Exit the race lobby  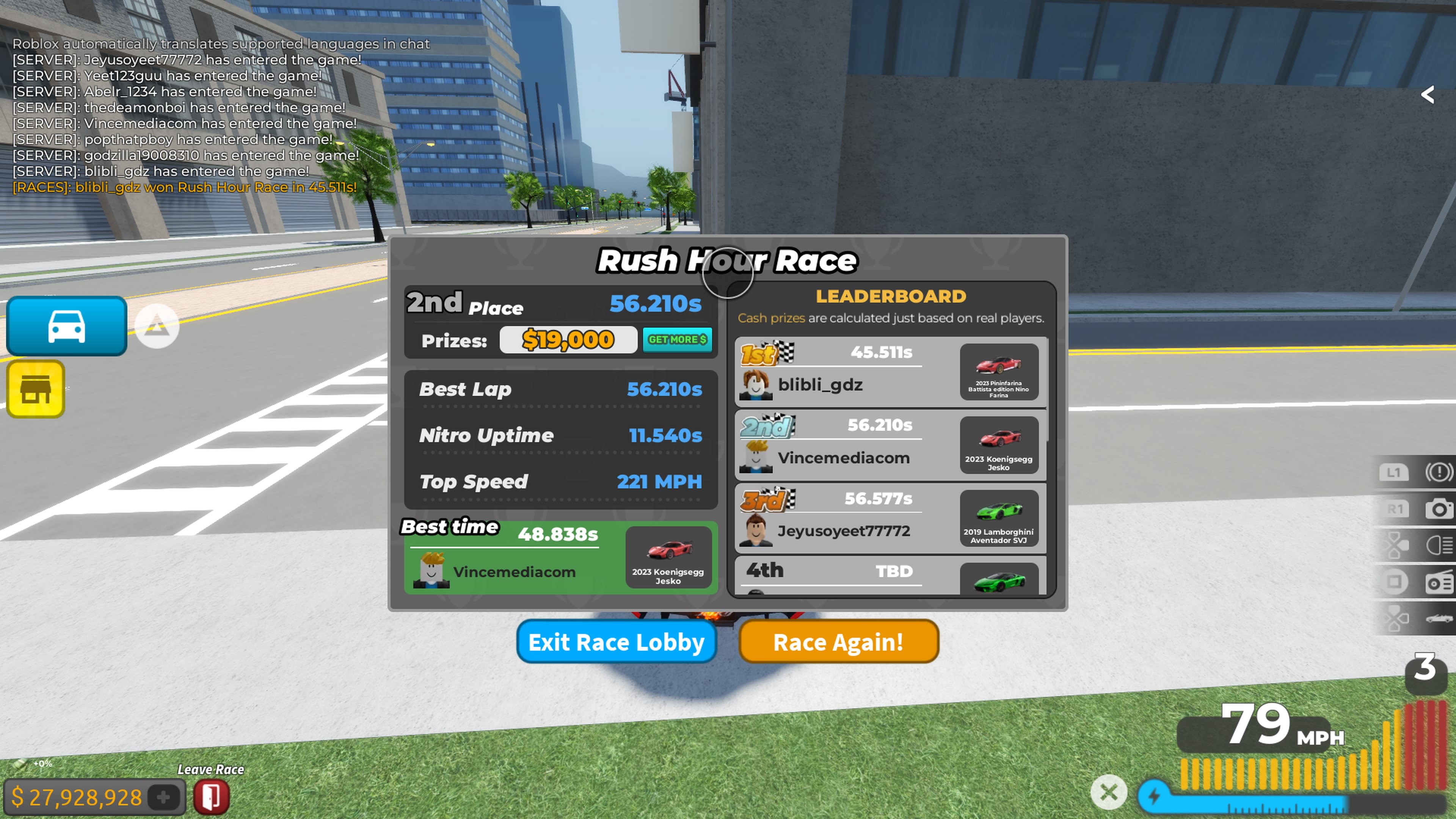point(616,642)
